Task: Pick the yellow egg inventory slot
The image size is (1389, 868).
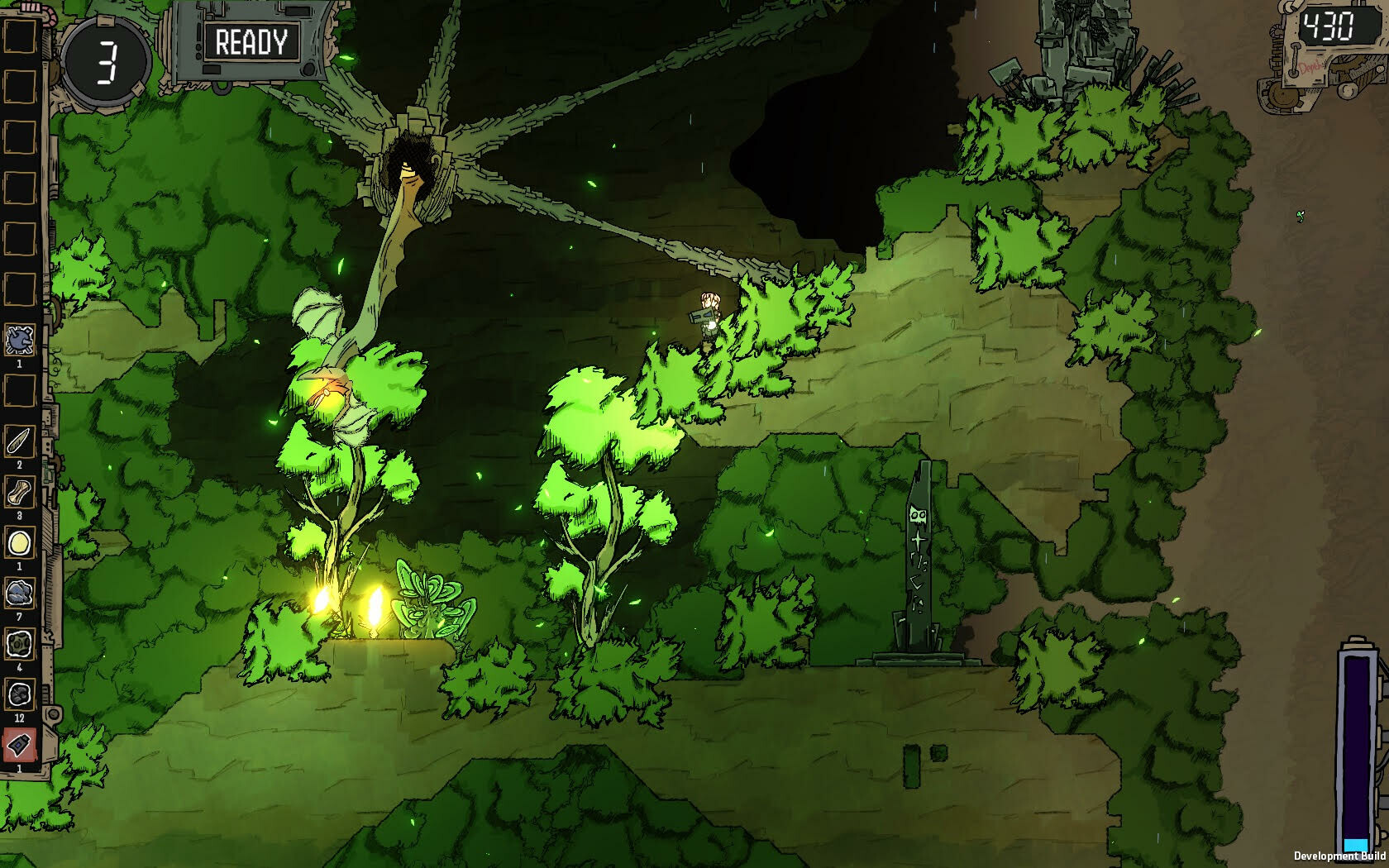Action: point(20,543)
